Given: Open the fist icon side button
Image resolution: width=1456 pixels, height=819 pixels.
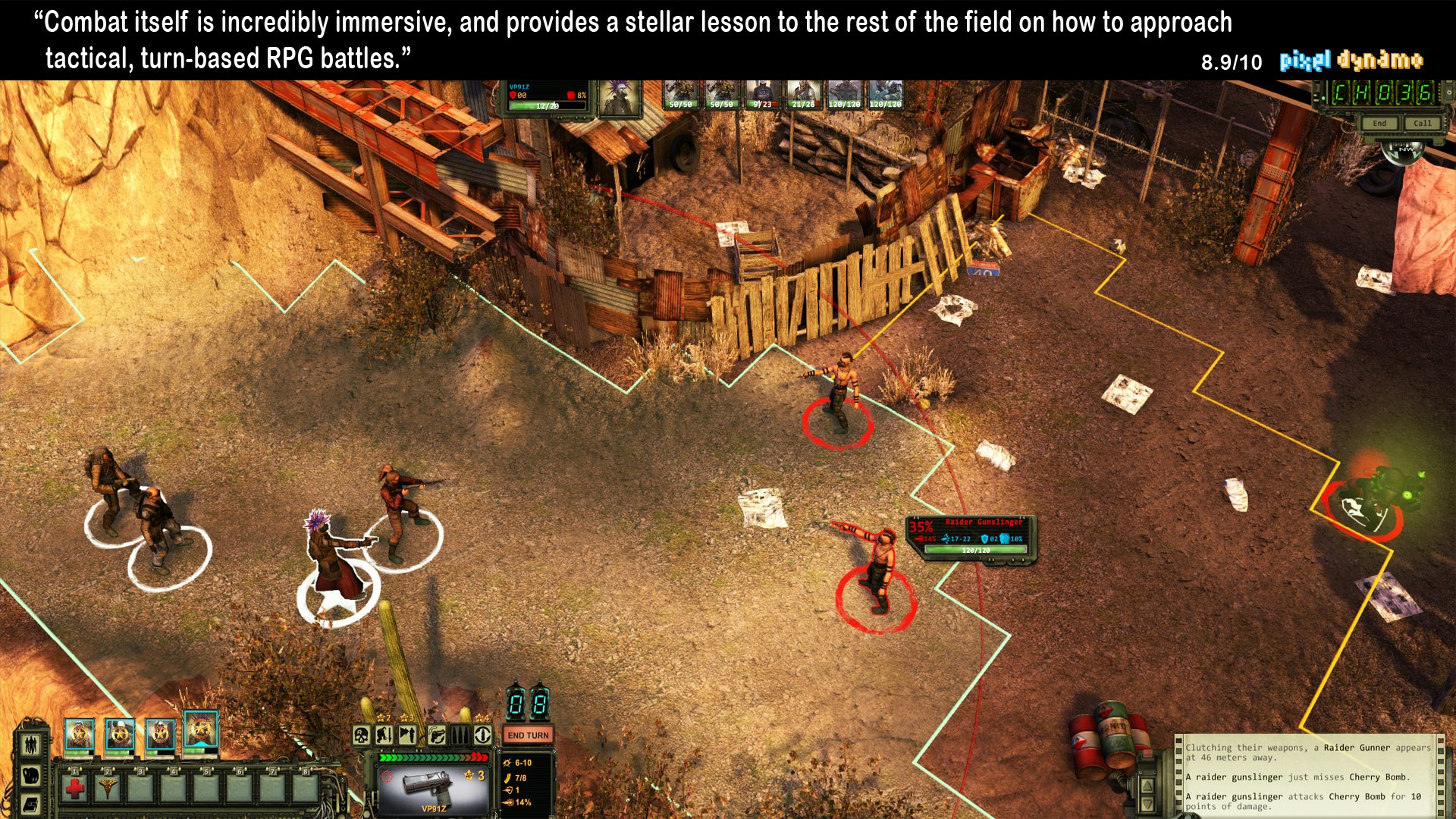Looking at the screenshot, I should [x=30, y=776].
